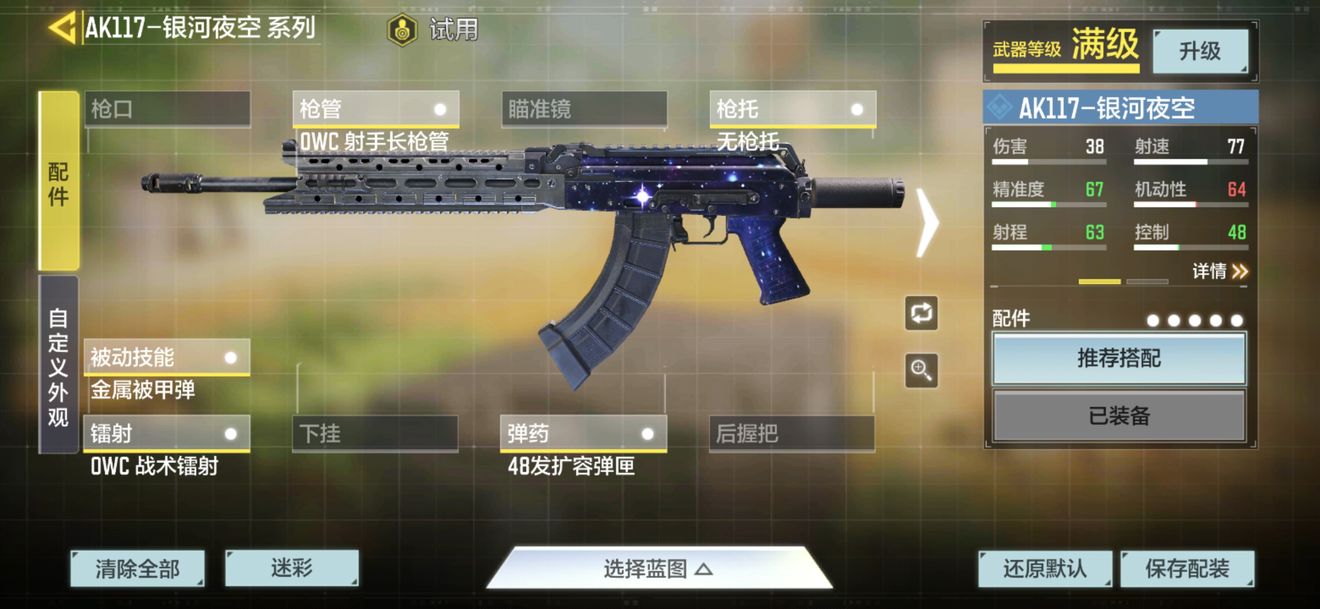This screenshot has height=609, width=1320.
Task: Open the 枪管 barrel attachment slot
Action: tap(376, 109)
